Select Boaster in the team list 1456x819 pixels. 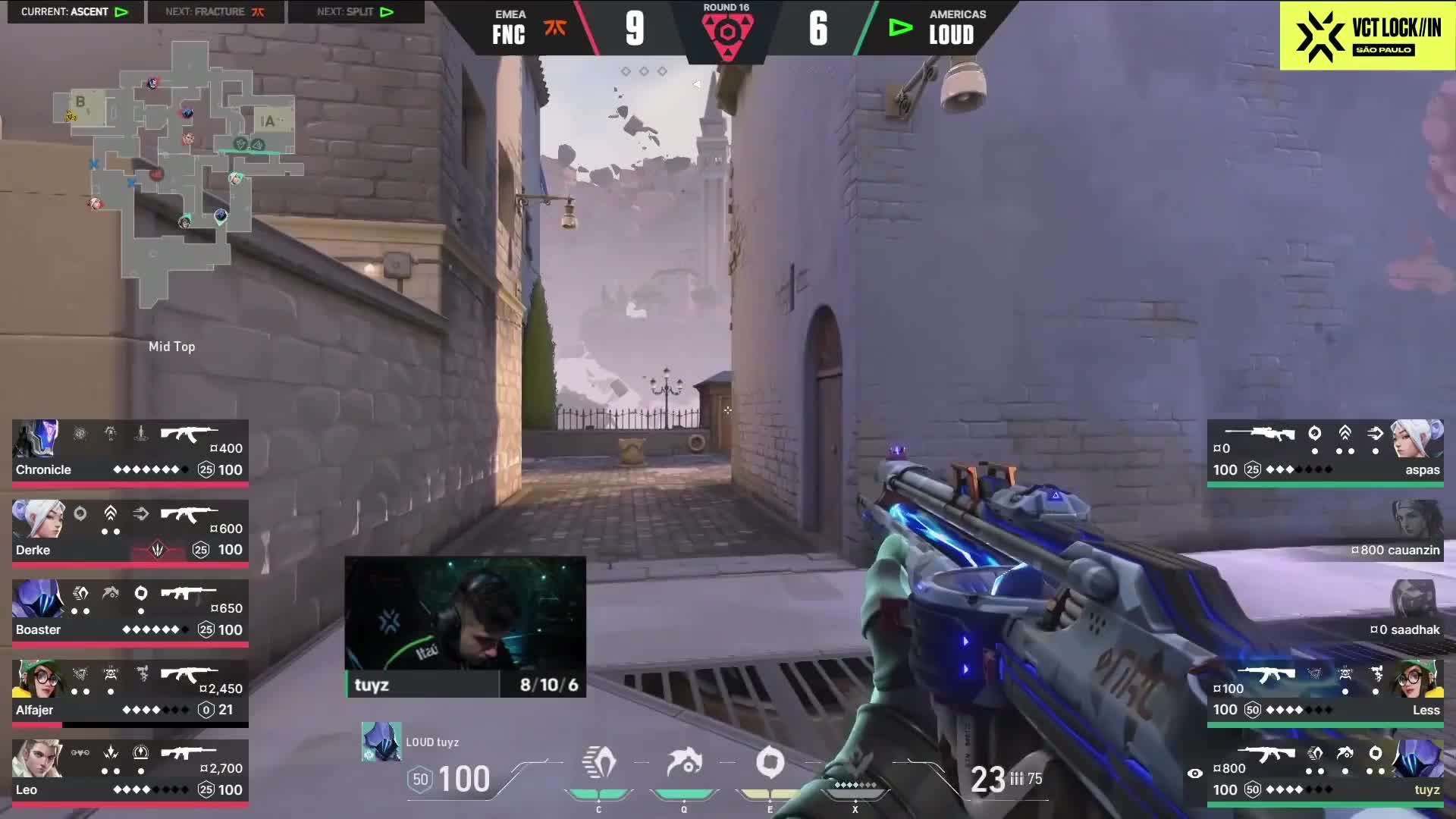pos(130,611)
